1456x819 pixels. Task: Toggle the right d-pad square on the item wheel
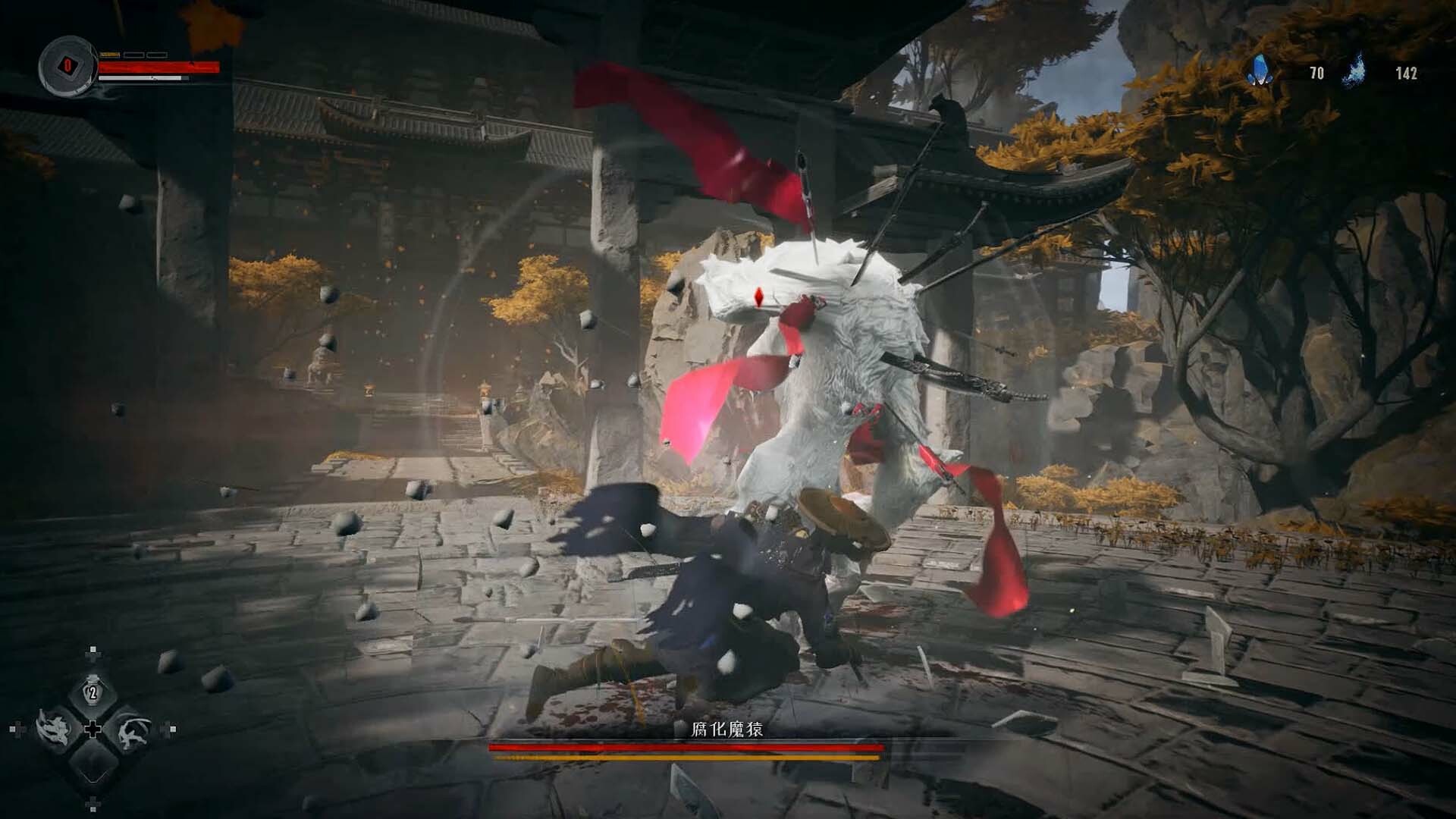tap(172, 729)
